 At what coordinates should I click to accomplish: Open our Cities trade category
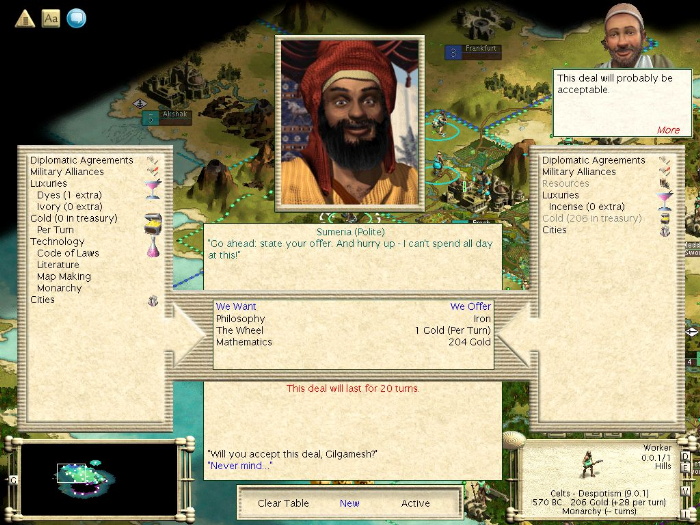(554, 230)
